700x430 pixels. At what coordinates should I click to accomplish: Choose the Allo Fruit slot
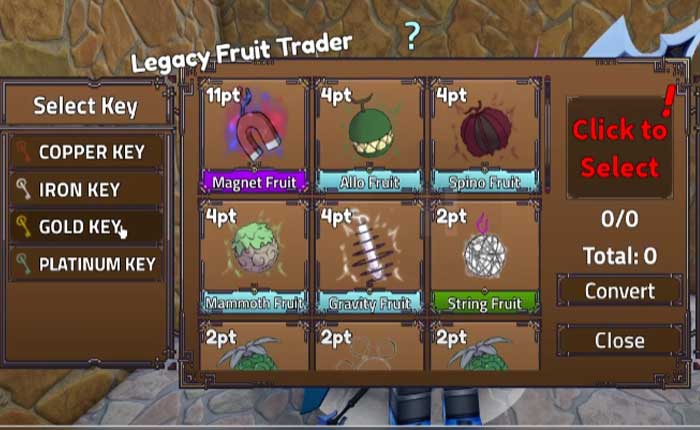[x=371, y=137]
